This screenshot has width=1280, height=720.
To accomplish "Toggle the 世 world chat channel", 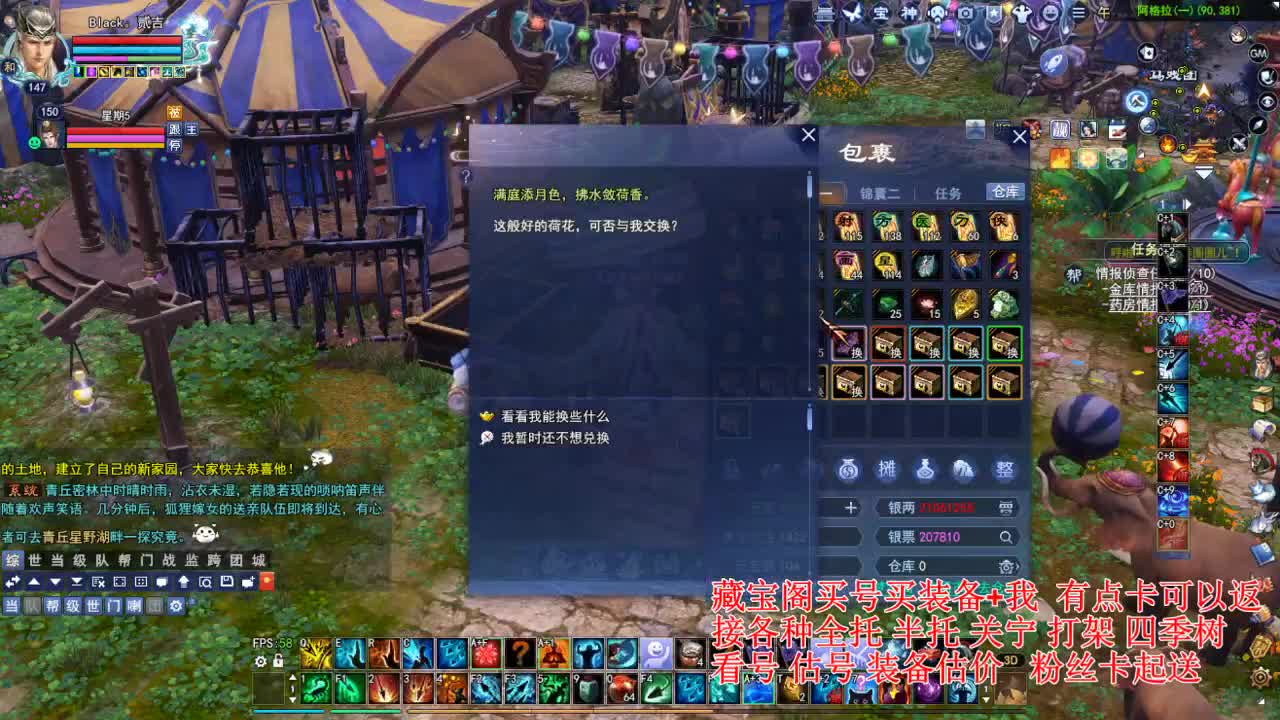I will 95,605.
